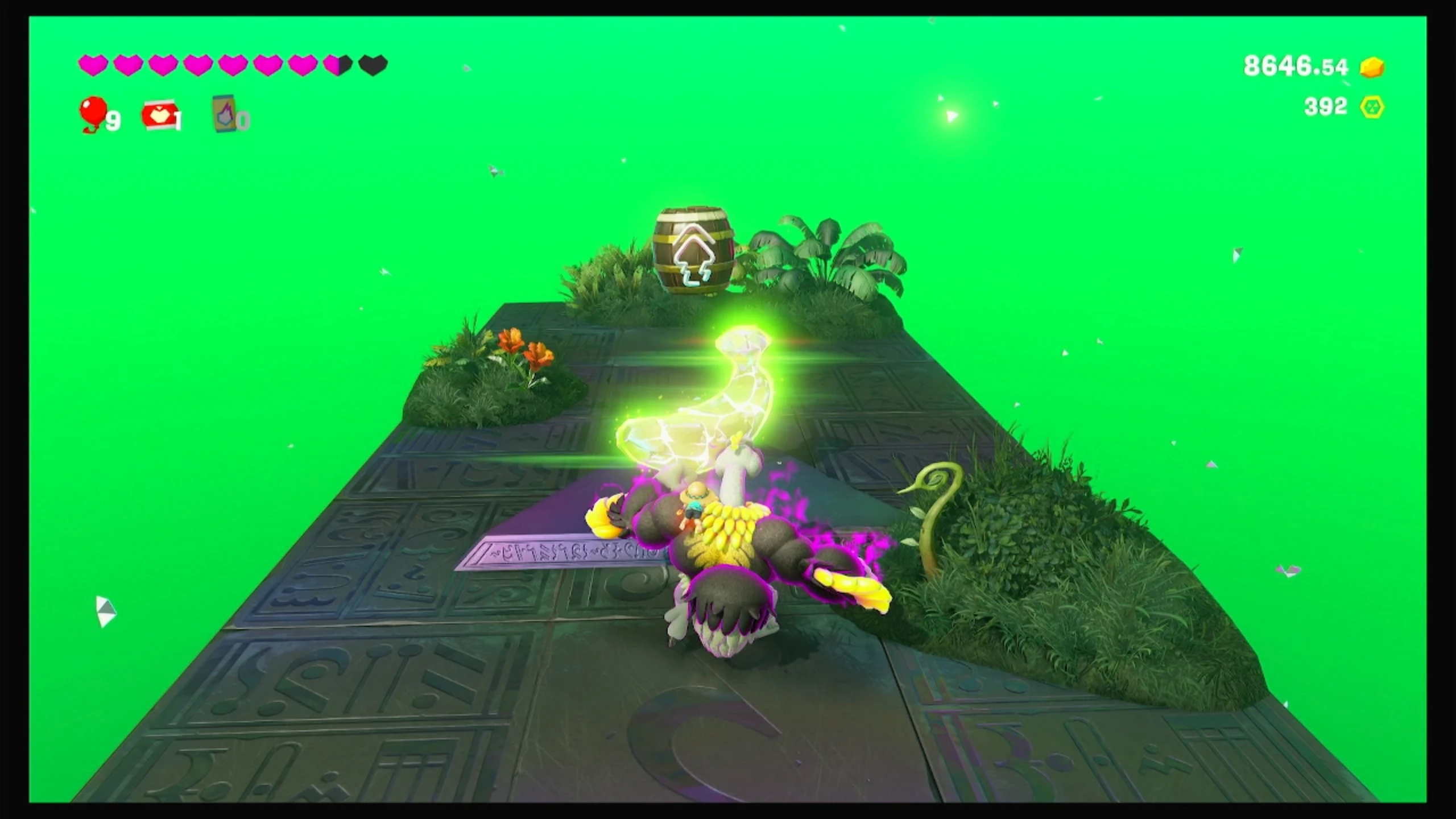The image size is (1456, 819).
Task: Click the gold nugget currency icon
Action: [x=1372, y=67]
